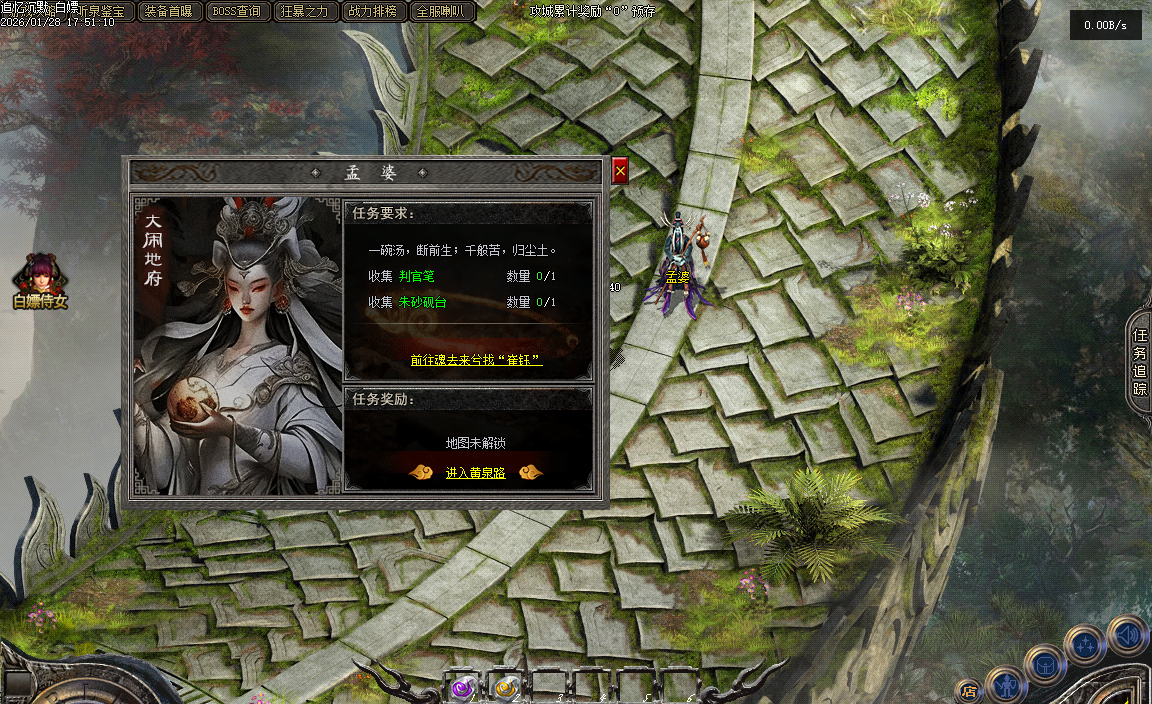Select the 白嫖侍女 maid icon
This screenshot has width=1152, height=704.
click(x=40, y=278)
